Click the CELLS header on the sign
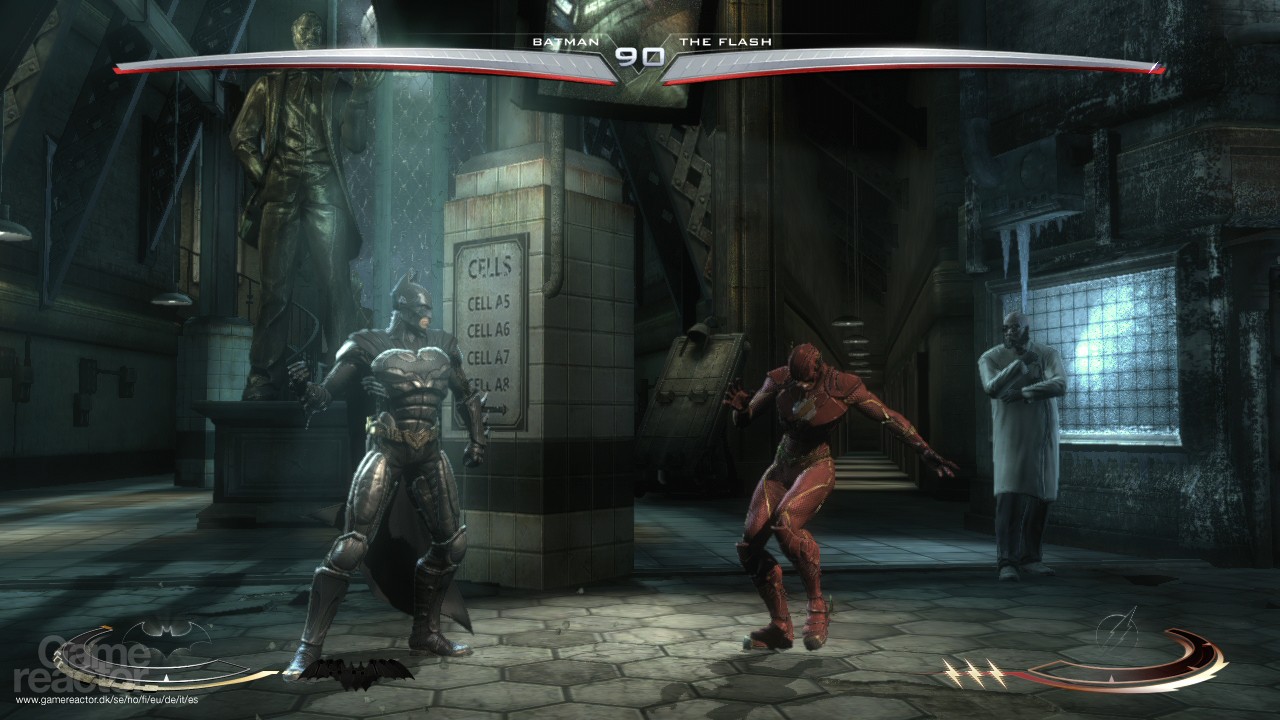The height and width of the screenshot is (720, 1280). pos(492,266)
